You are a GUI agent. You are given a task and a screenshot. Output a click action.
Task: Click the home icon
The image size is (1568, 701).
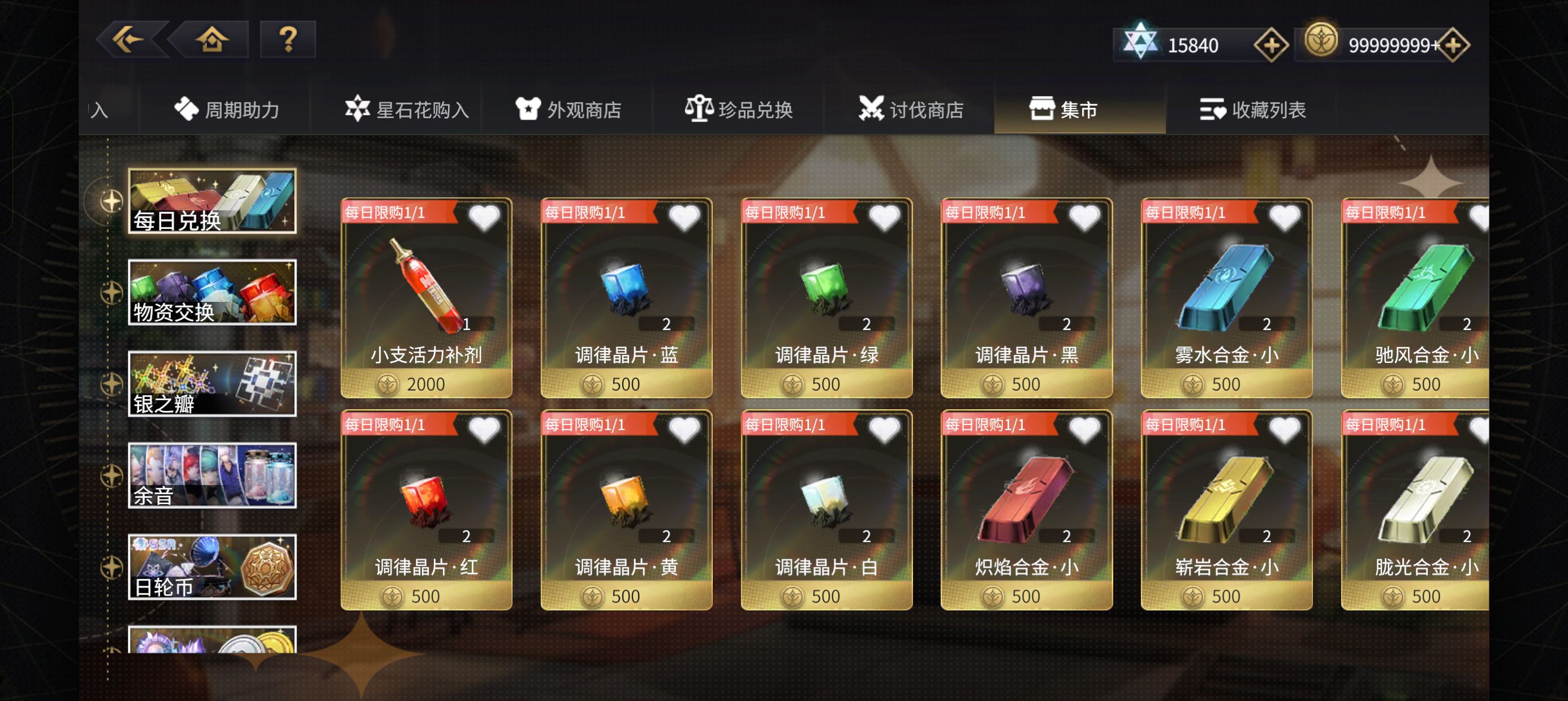point(210,40)
